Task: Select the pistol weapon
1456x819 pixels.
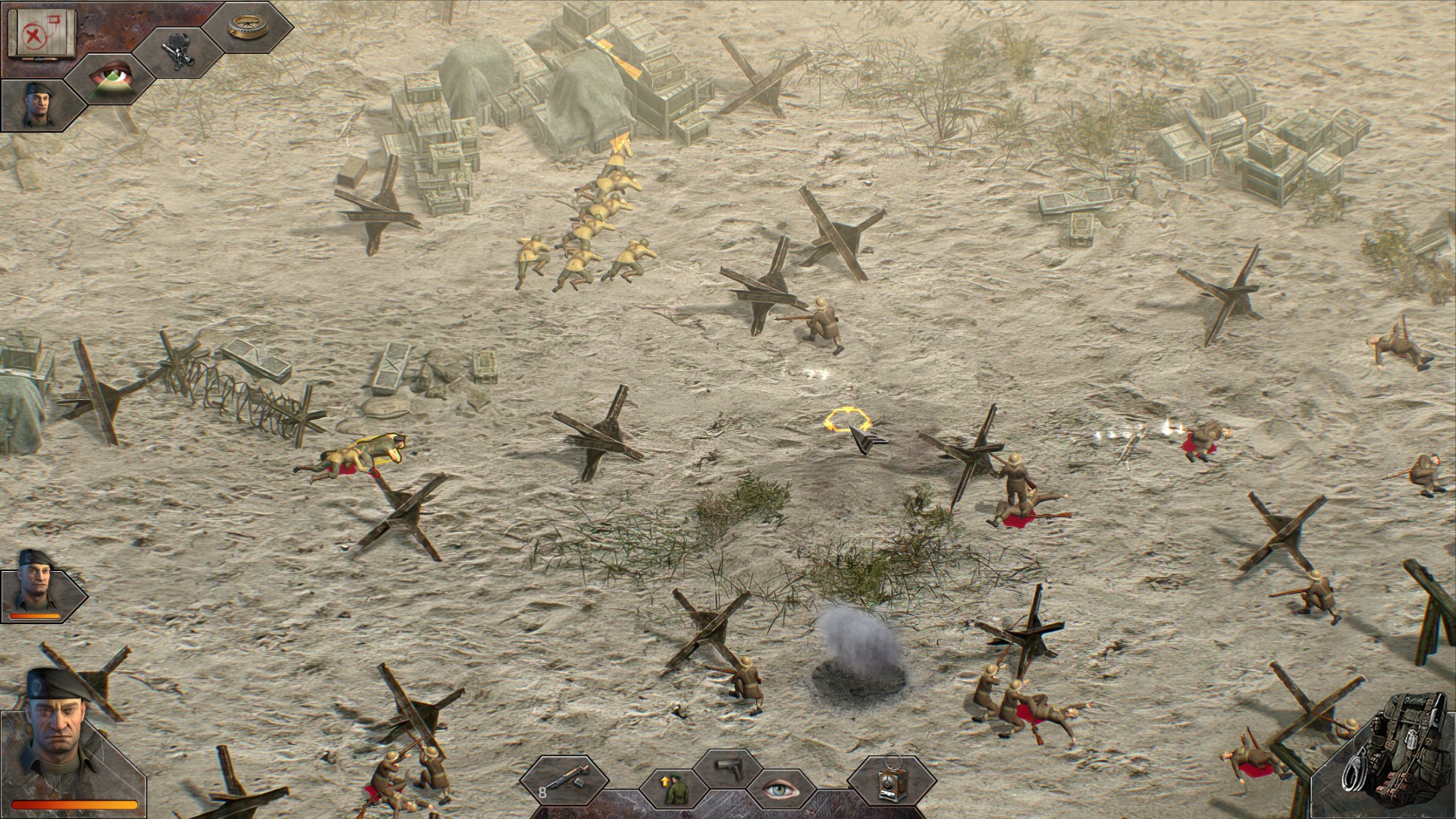Action: click(x=730, y=770)
